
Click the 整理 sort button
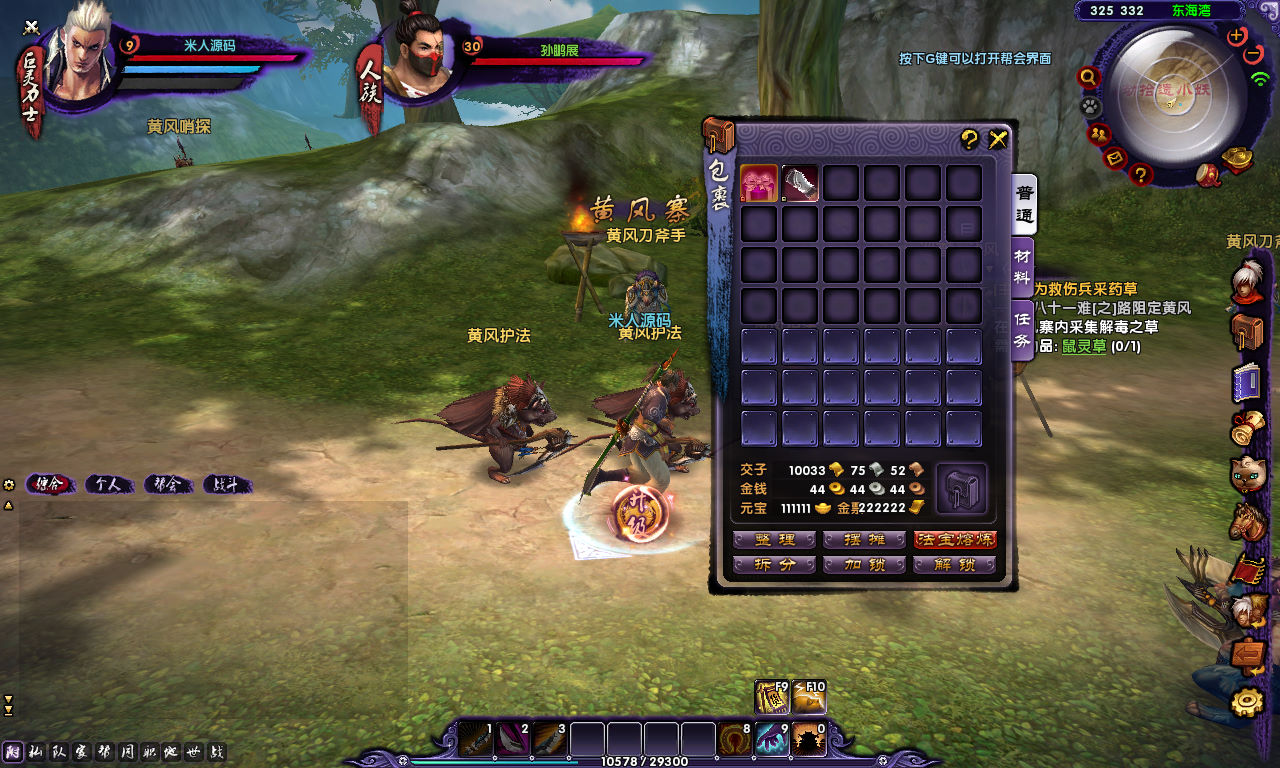[774, 540]
